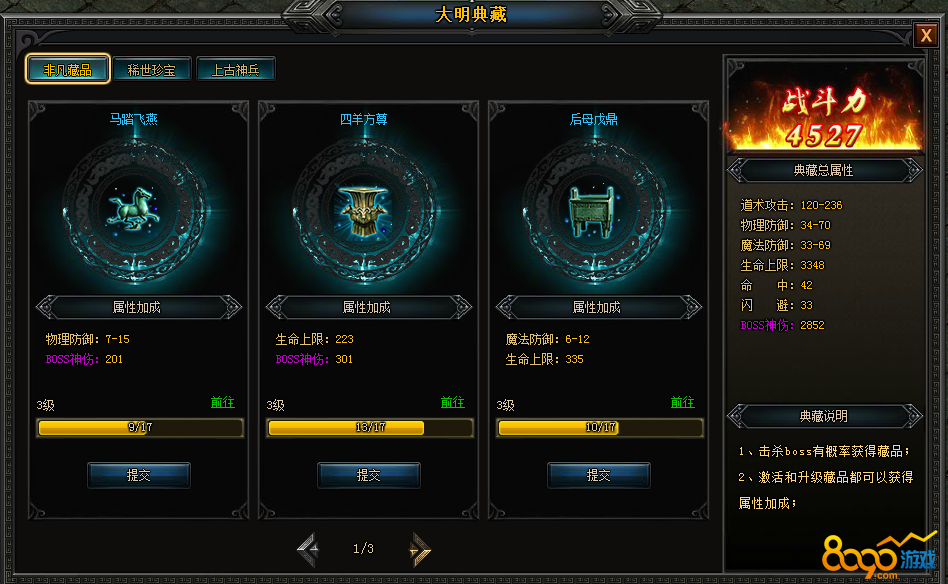This screenshot has height=584, width=948.
Task: Submit items for 后母戊鼎
Action: point(599,475)
